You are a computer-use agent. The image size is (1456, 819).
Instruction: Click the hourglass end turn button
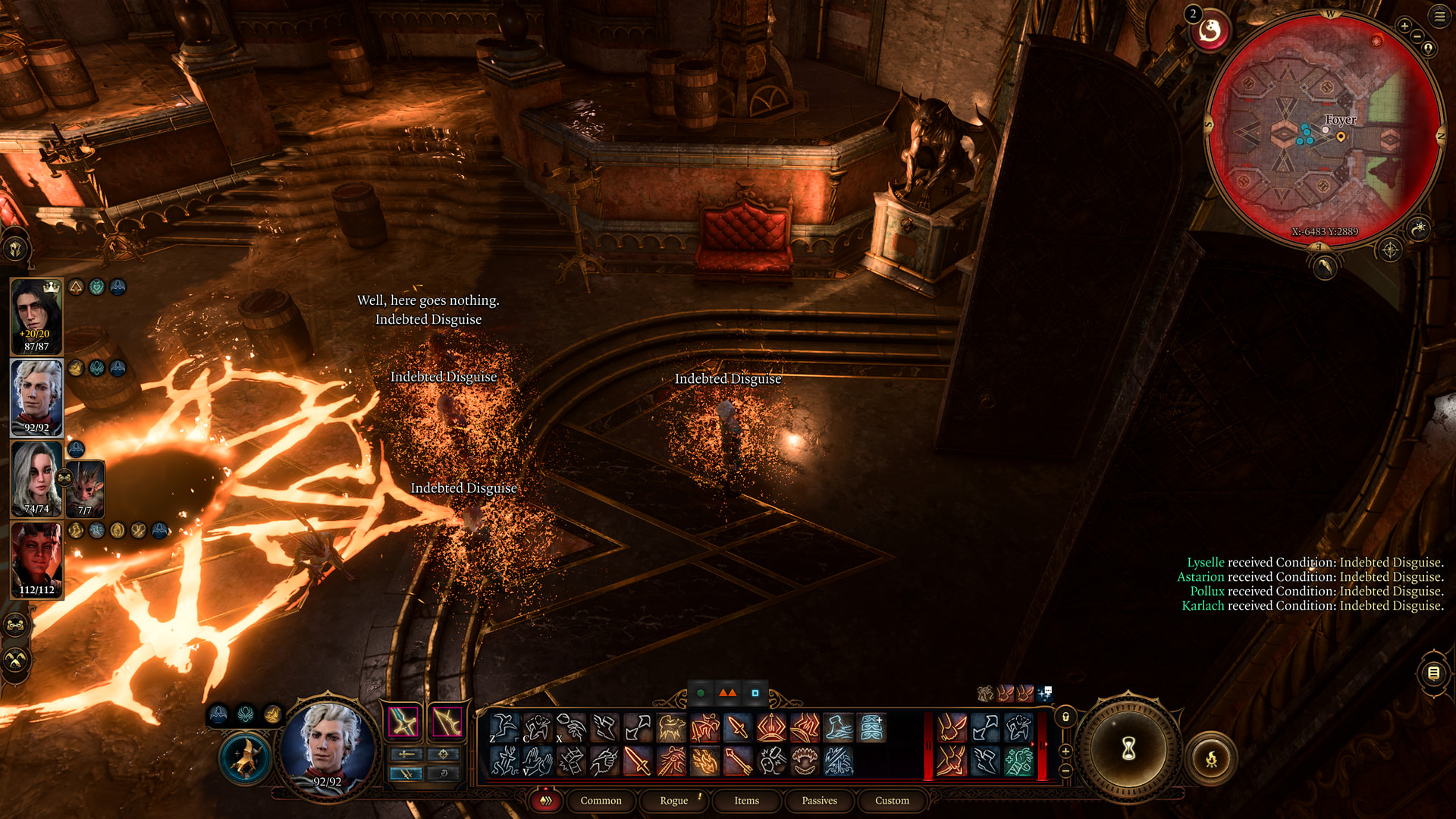coord(1128,749)
